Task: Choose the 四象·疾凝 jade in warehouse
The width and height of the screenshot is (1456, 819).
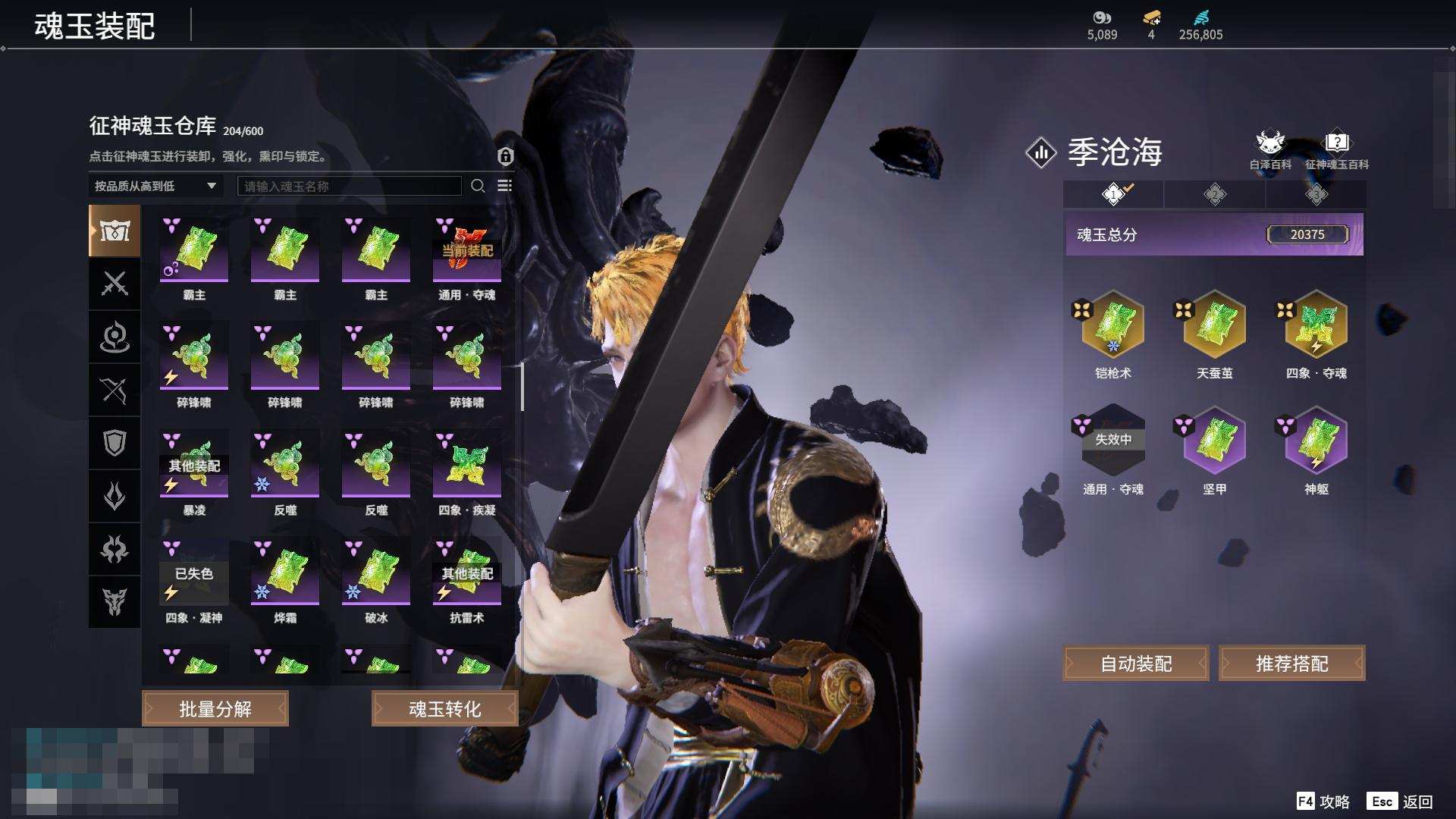Action: [466, 464]
